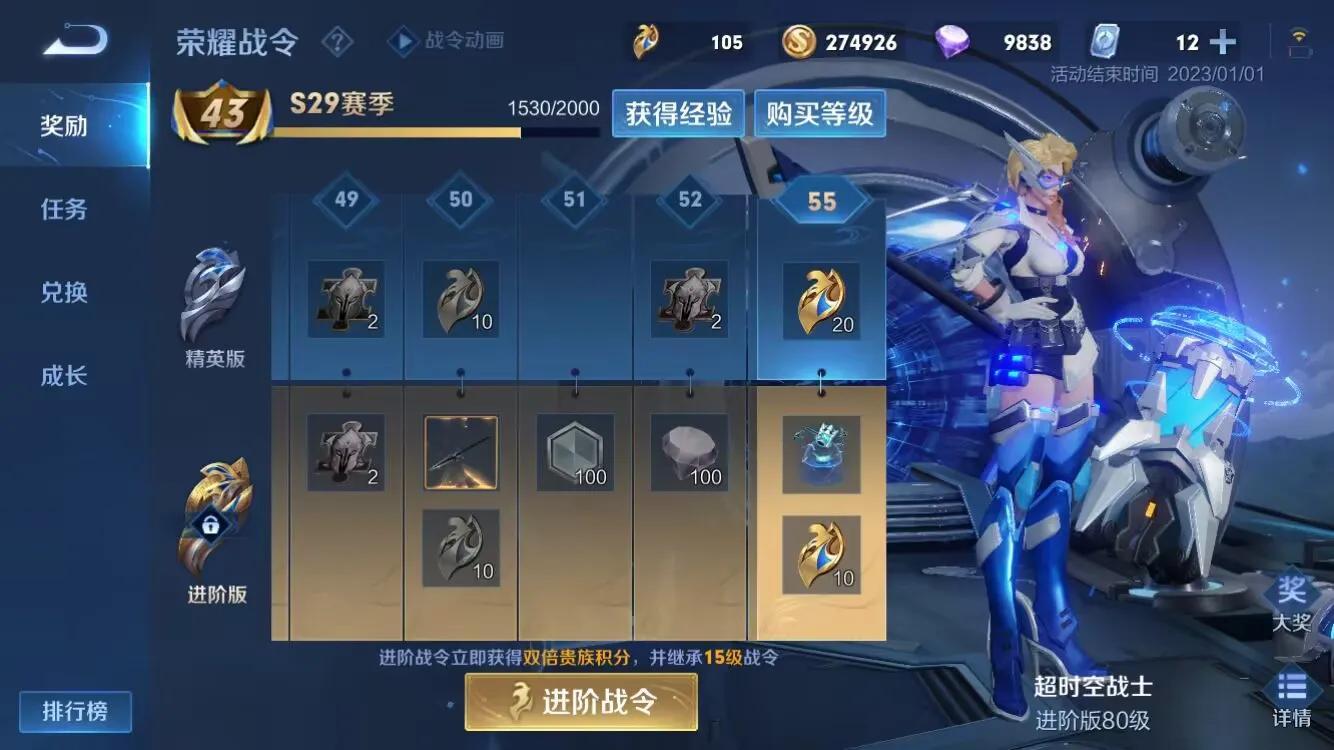Image resolution: width=1334 pixels, height=750 pixels.
Task: Select the 精英版 elite pass track
Action: pyautogui.click(x=215, y=300)
